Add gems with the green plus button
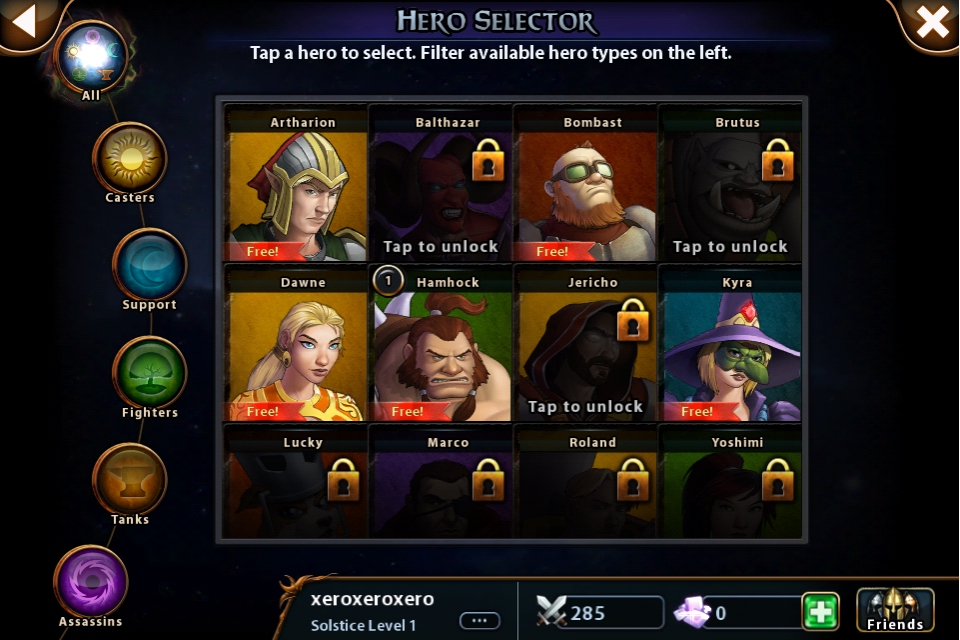The height and width of the screenshot is (640, 960). pyautogui.click(x=821, y=611)
